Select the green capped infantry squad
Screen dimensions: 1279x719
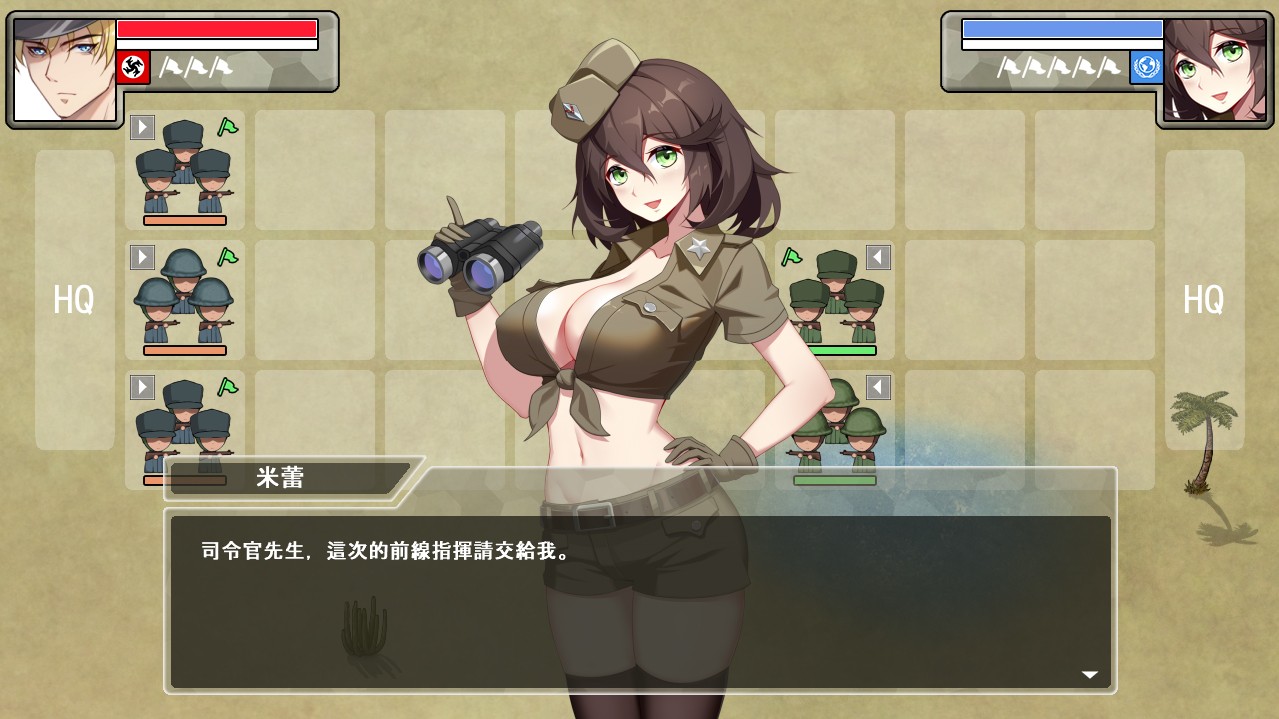[x=836, y=297]
